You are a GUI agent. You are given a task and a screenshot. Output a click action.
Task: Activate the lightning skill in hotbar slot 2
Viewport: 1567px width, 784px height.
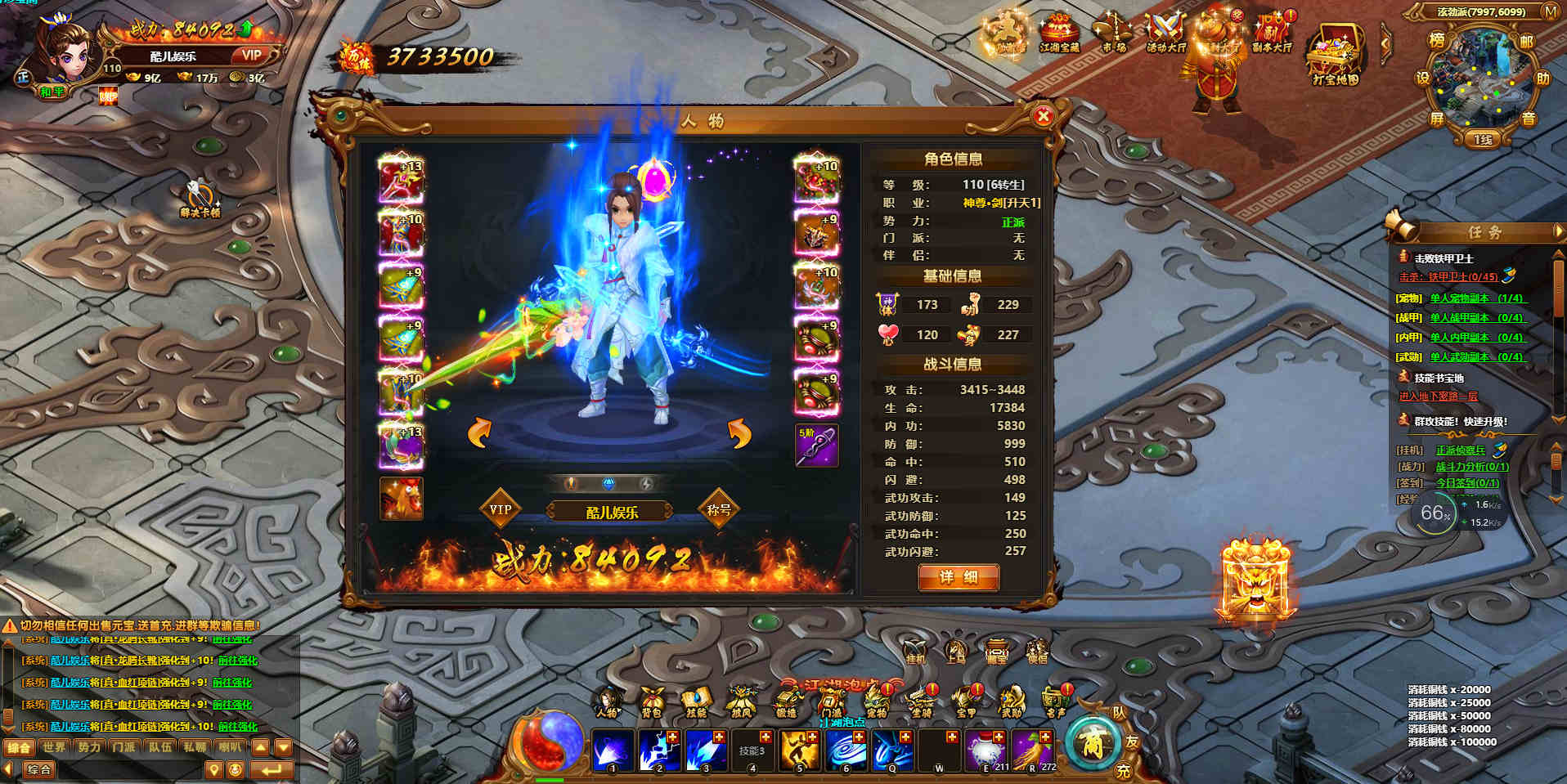coord(658,750)
